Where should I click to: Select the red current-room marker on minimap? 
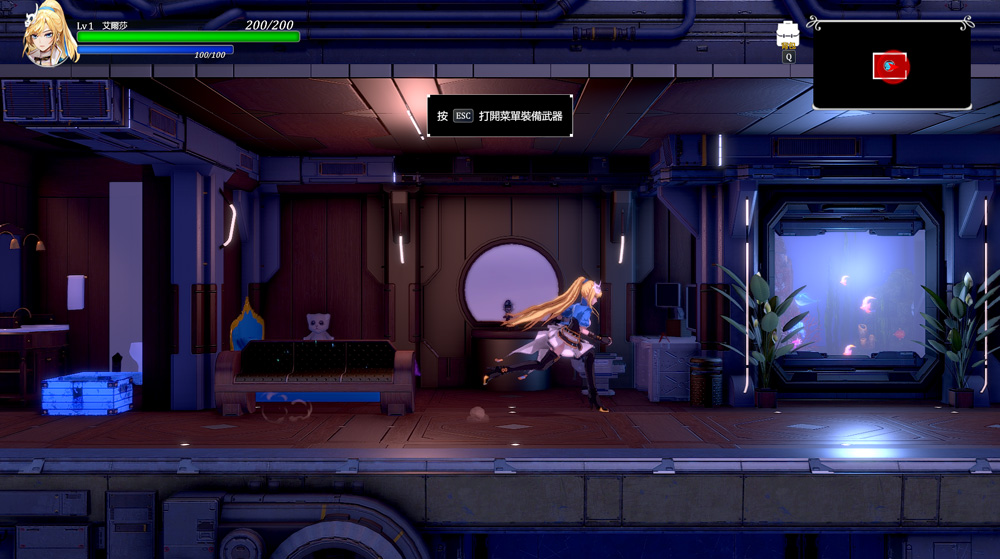pyautogui.click(x=890, y=67)
